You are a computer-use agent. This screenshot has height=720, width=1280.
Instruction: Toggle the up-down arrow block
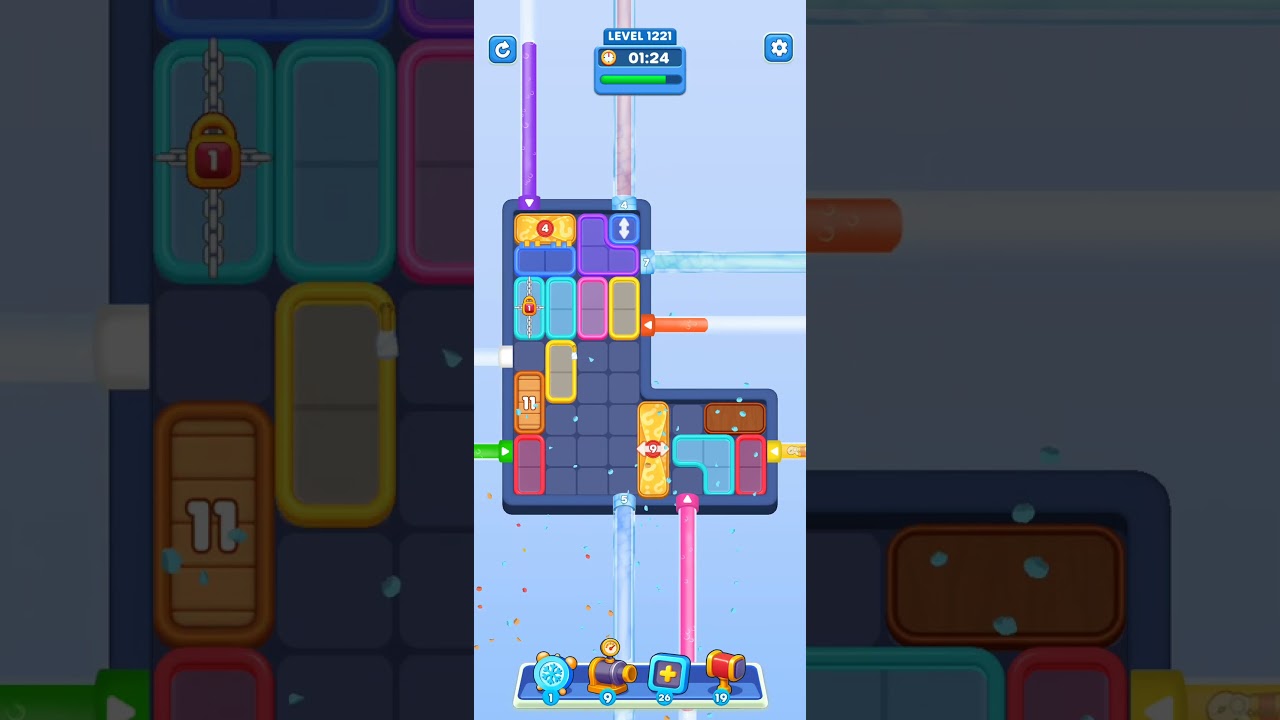point(622,228)
